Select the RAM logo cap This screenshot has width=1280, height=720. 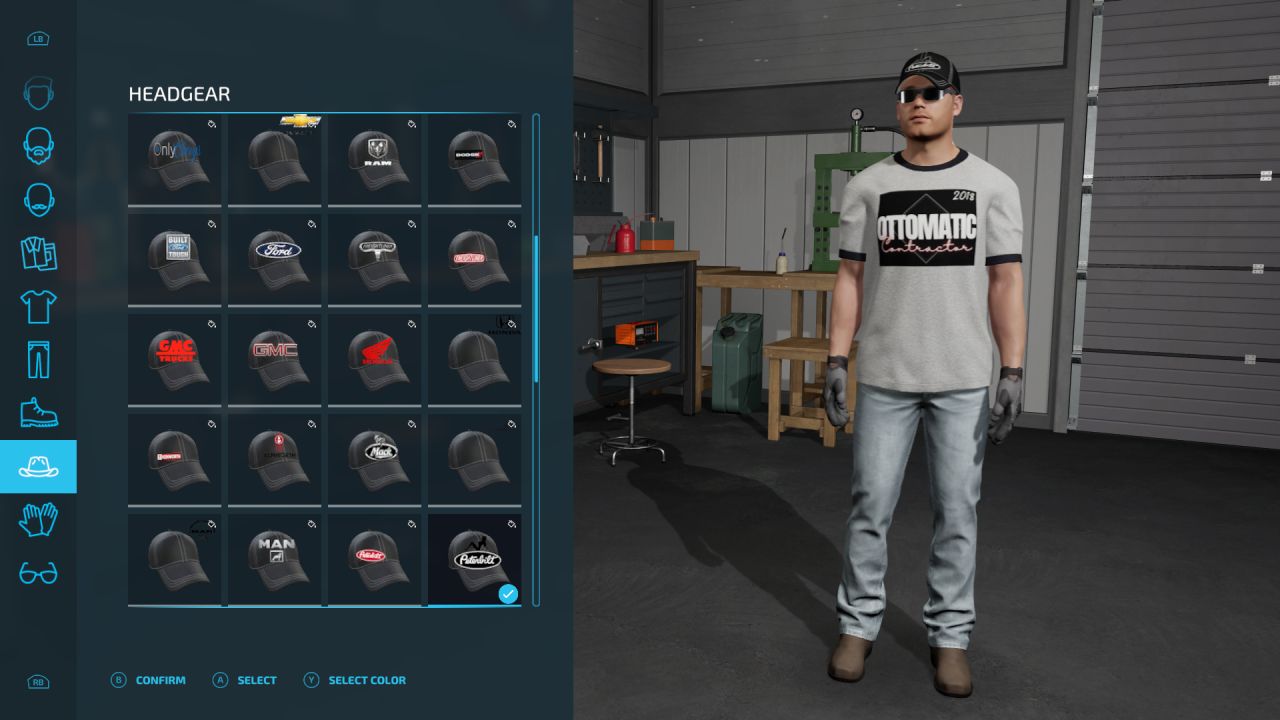(x=375, y=159)
